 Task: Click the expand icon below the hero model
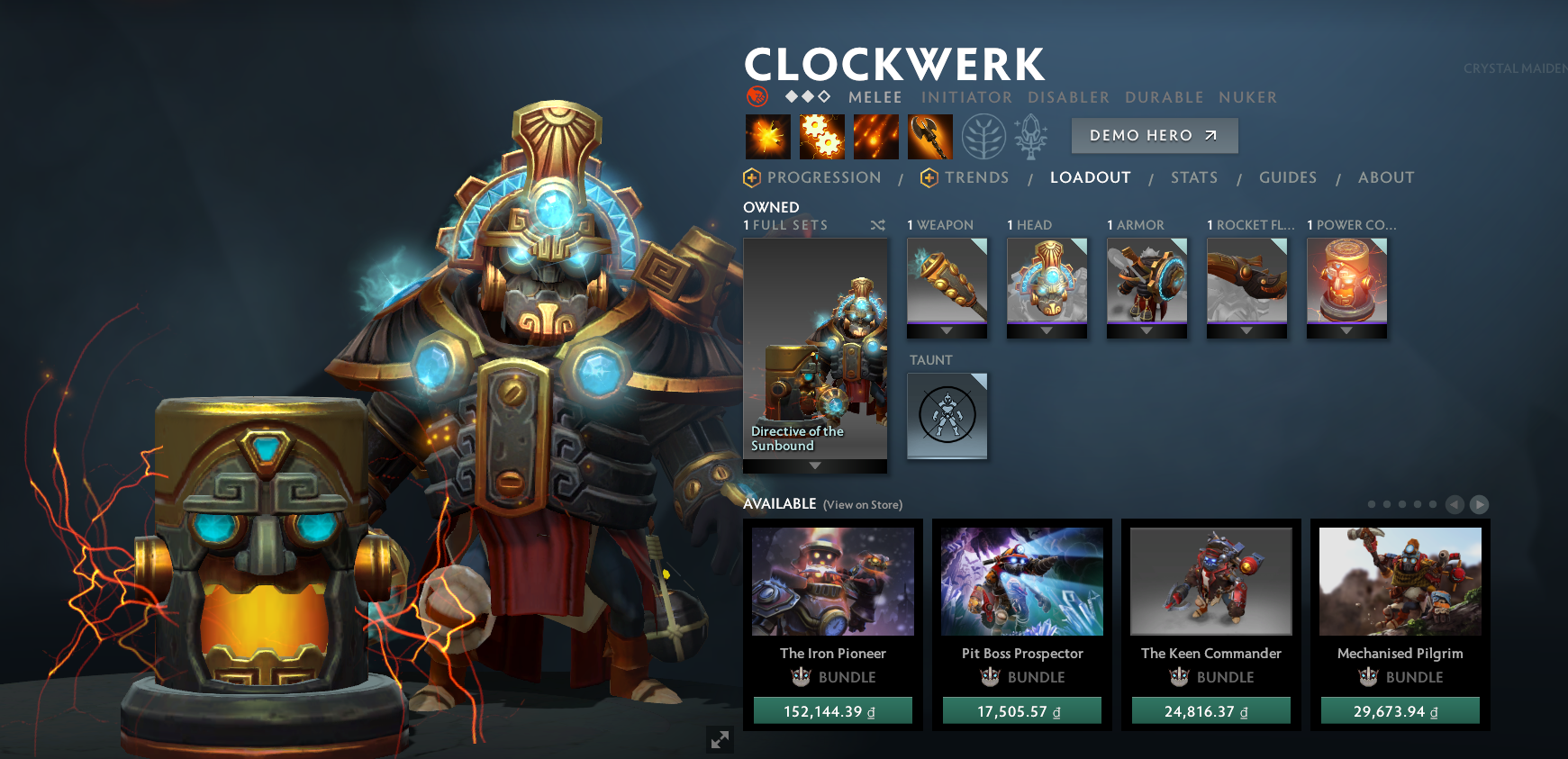(719, 740)
